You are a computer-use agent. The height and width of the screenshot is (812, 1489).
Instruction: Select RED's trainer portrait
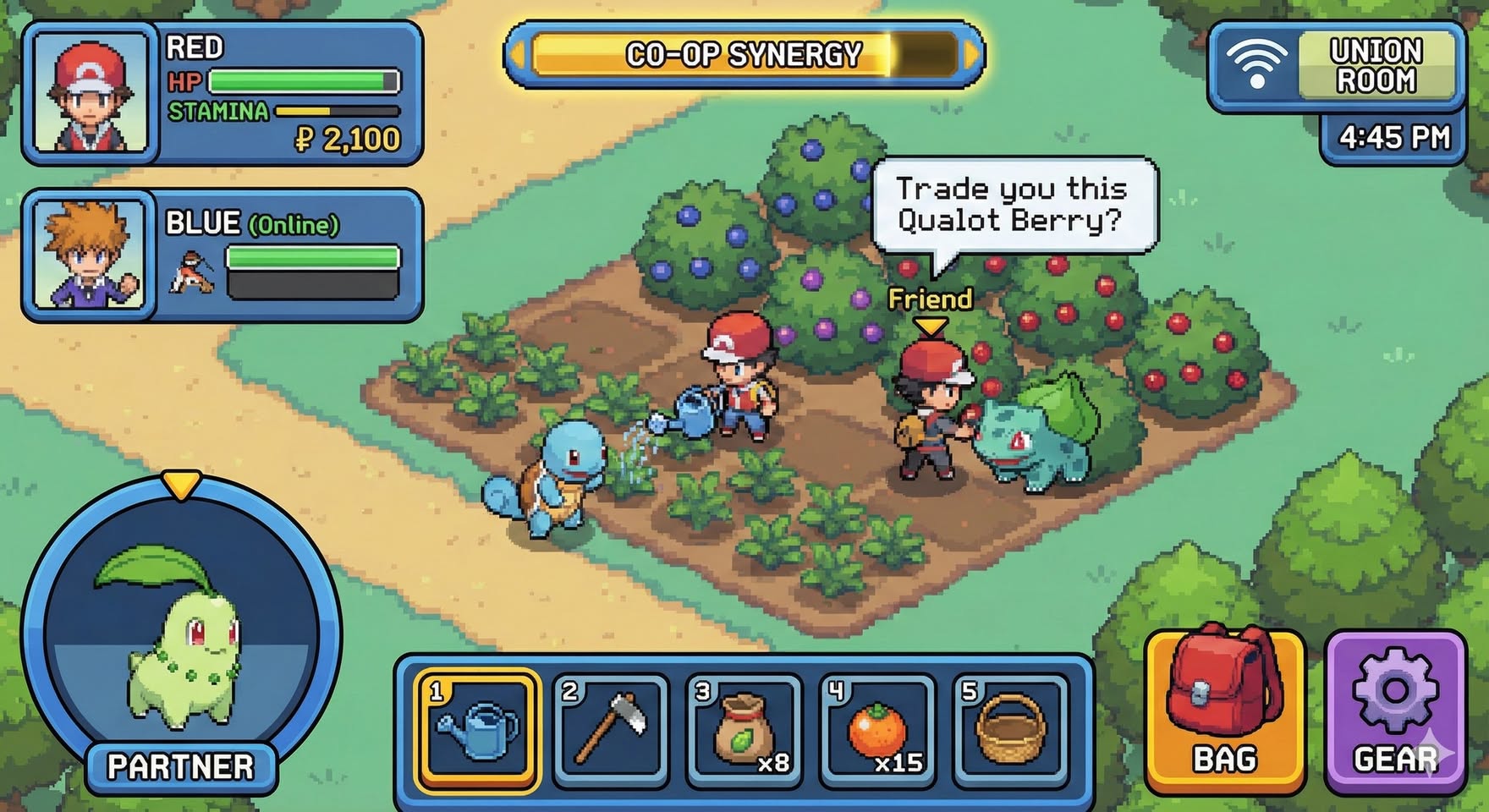pyautogui.click(x=91, y=92)
